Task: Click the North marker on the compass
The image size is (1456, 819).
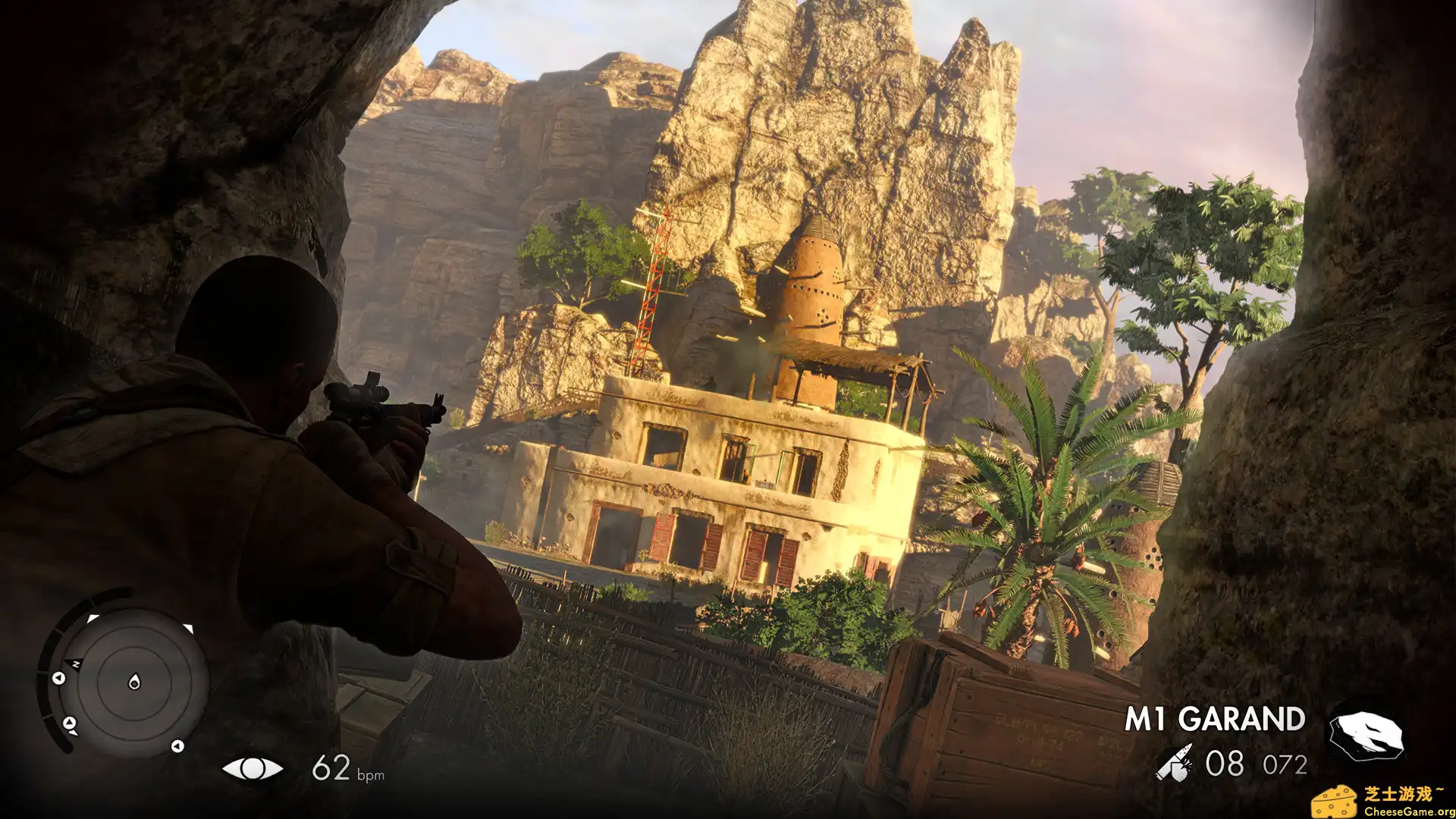Action: click(x=75, y=664)
